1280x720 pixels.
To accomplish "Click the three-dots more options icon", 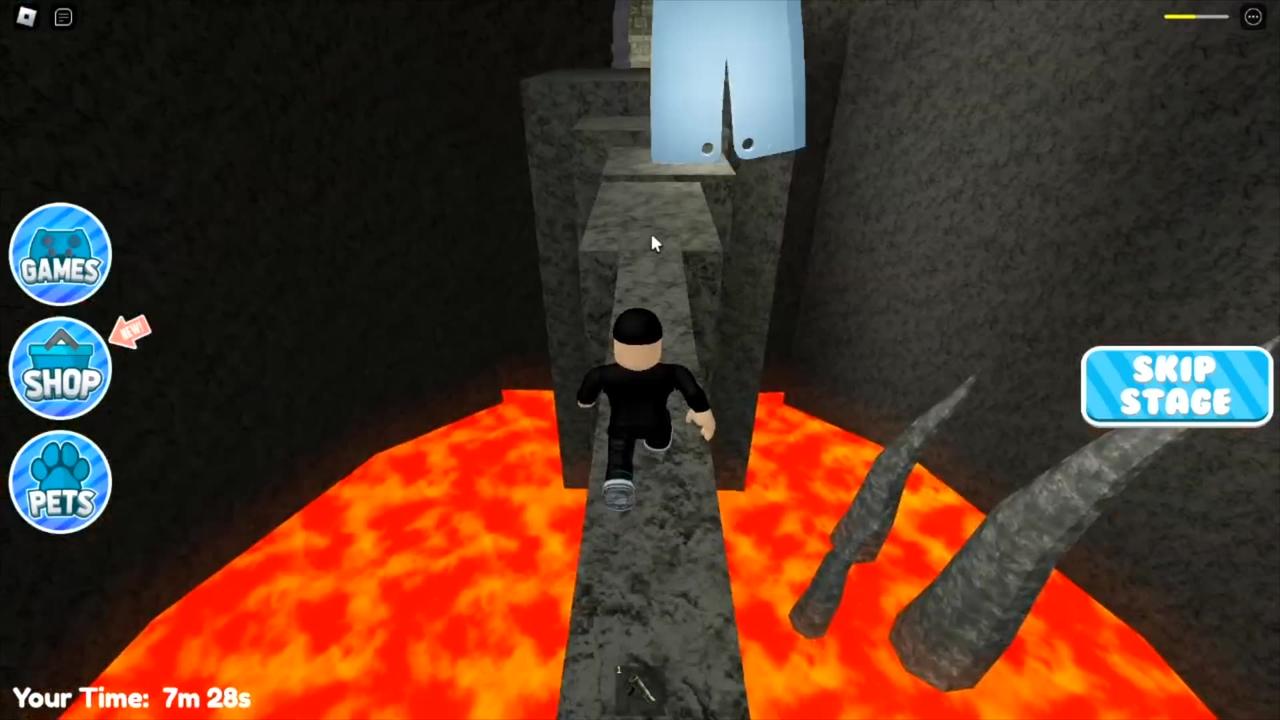I will (x=1252, y=16).
